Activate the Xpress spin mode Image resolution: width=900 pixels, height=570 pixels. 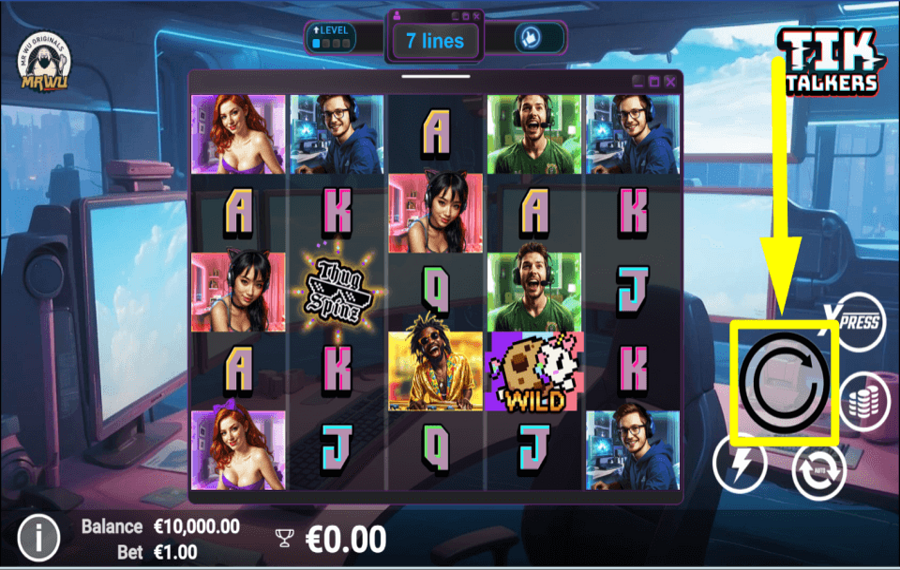tap(857, 321)
